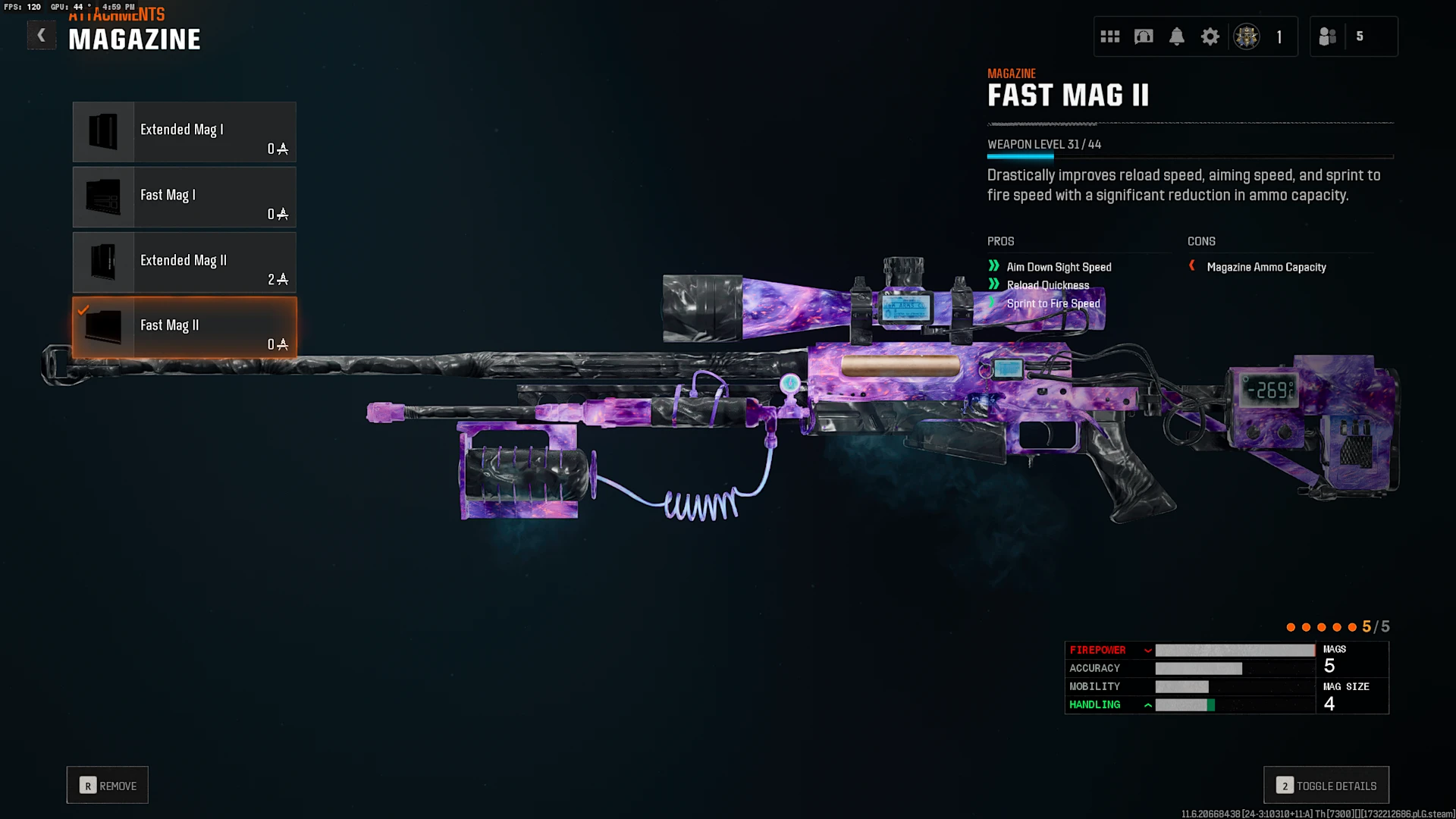Screen dimensions: 1456x819
Task: Remove the current magazine attachment
Action: pyautogui.click(x=108, y=786)
